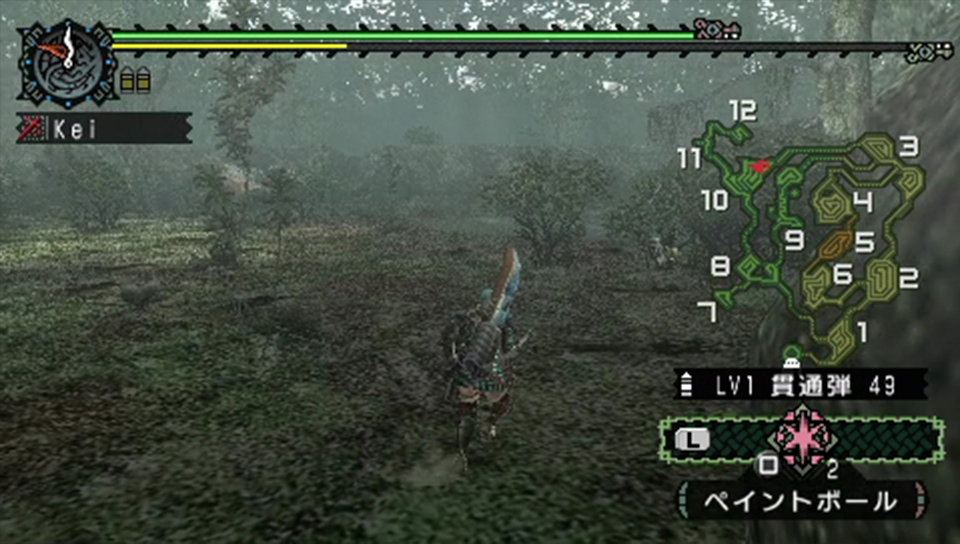The width and height of the screenshot is (960, 544).
Task: Click the bullet icons beside the clock
Action: [x=134, y=81]
